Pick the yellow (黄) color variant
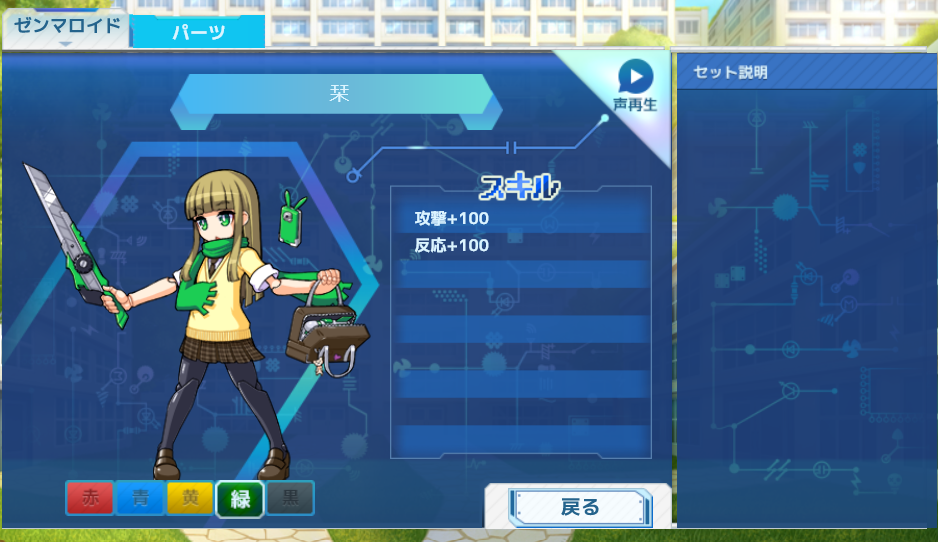This screenshot has height=542, width=938. [x=190, y=498]
